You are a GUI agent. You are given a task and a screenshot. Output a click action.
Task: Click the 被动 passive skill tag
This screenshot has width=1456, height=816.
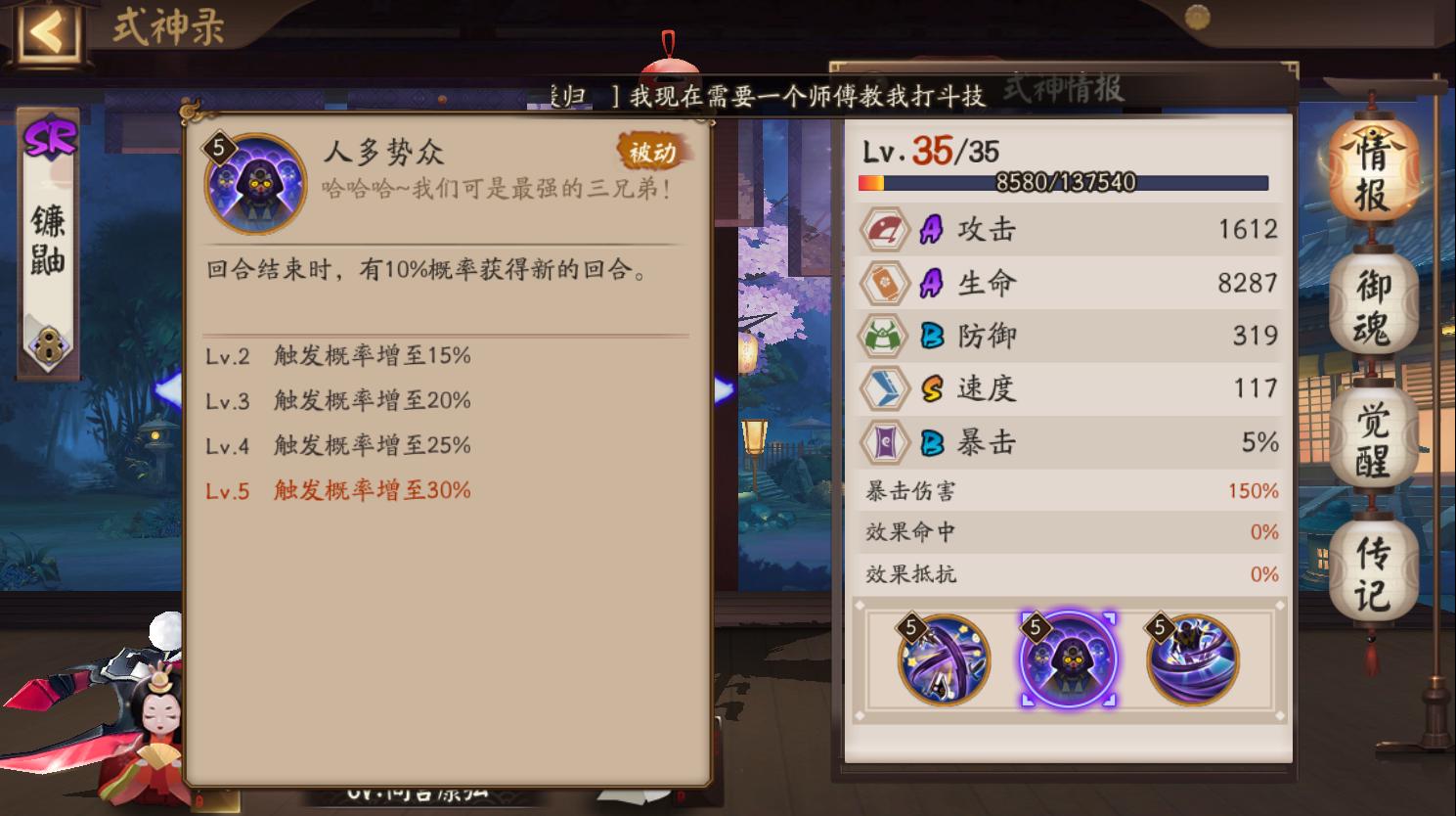click(650, 152)
